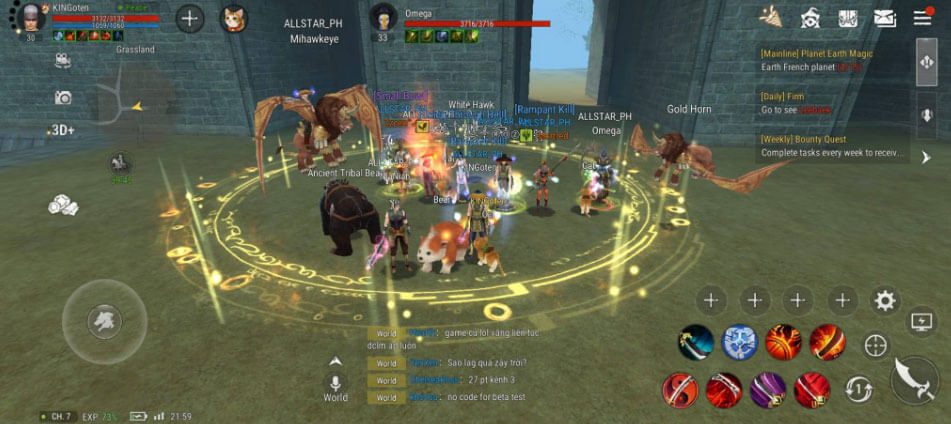Take a screenshot with the camera icon
951x424 pixels.
(63, 97)
